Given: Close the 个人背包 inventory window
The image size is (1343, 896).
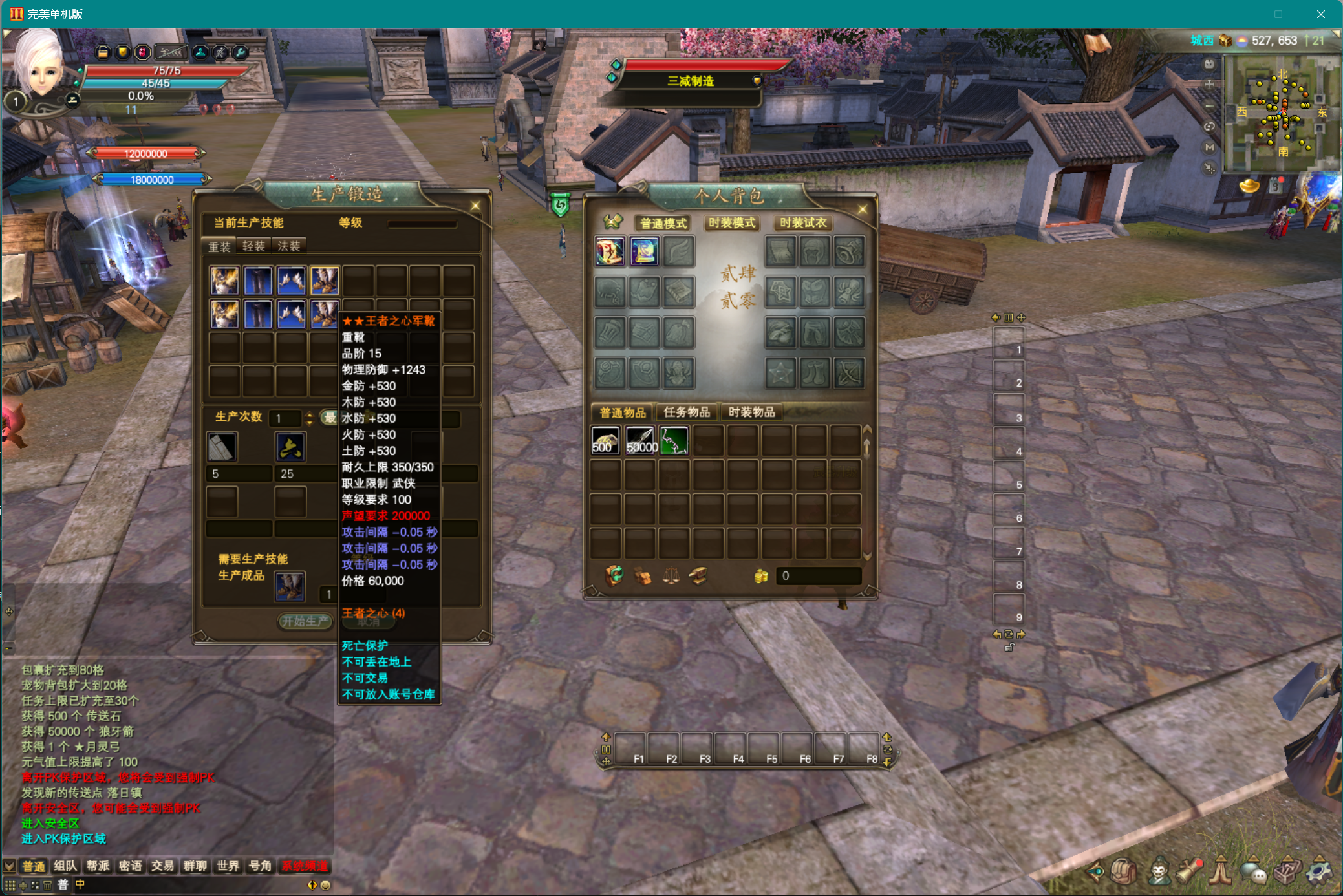Looking at the screenshot, I should (862, 209).
